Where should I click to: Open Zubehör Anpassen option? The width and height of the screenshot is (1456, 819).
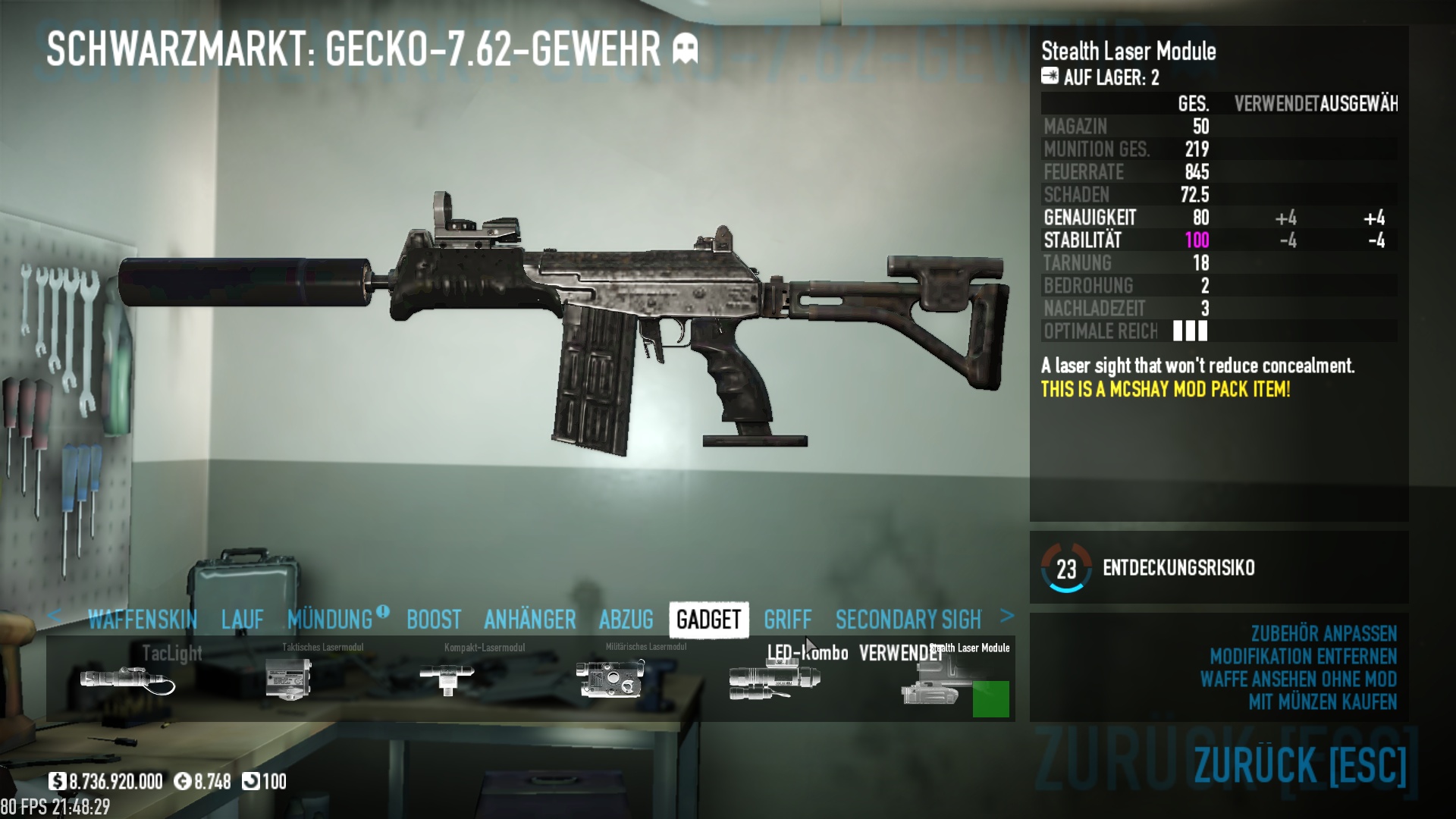[x=1323, y=633]
